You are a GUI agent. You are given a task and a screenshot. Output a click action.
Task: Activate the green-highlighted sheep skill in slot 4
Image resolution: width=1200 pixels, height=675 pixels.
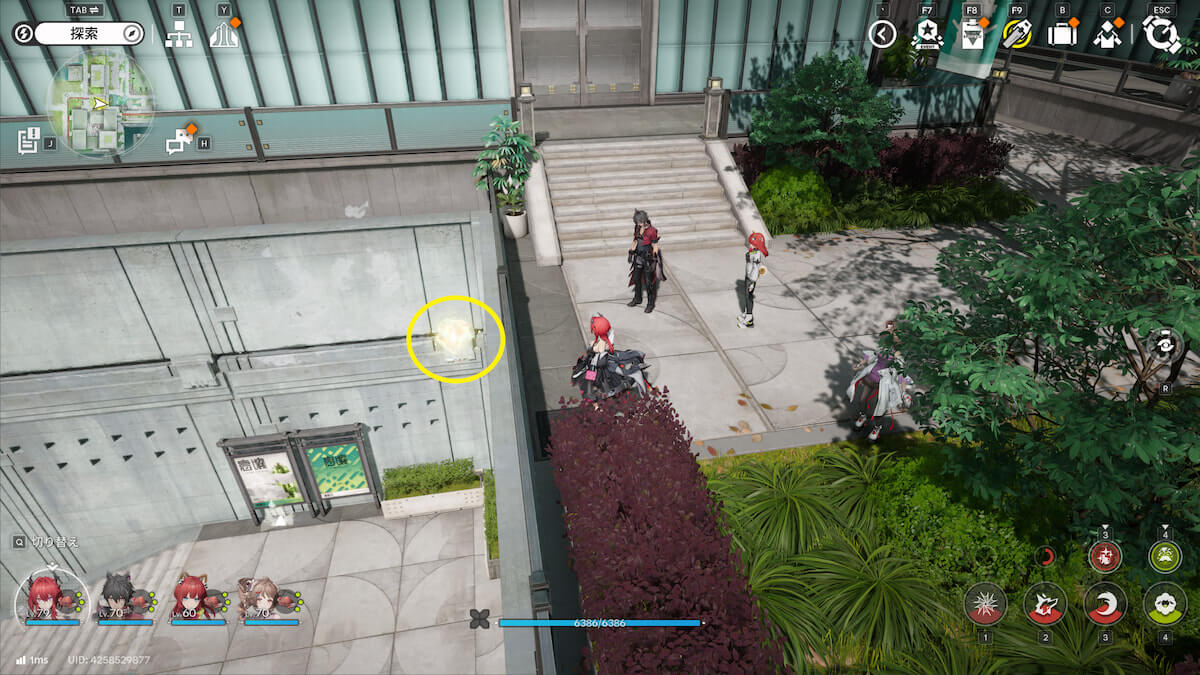tap(1165, 604)
